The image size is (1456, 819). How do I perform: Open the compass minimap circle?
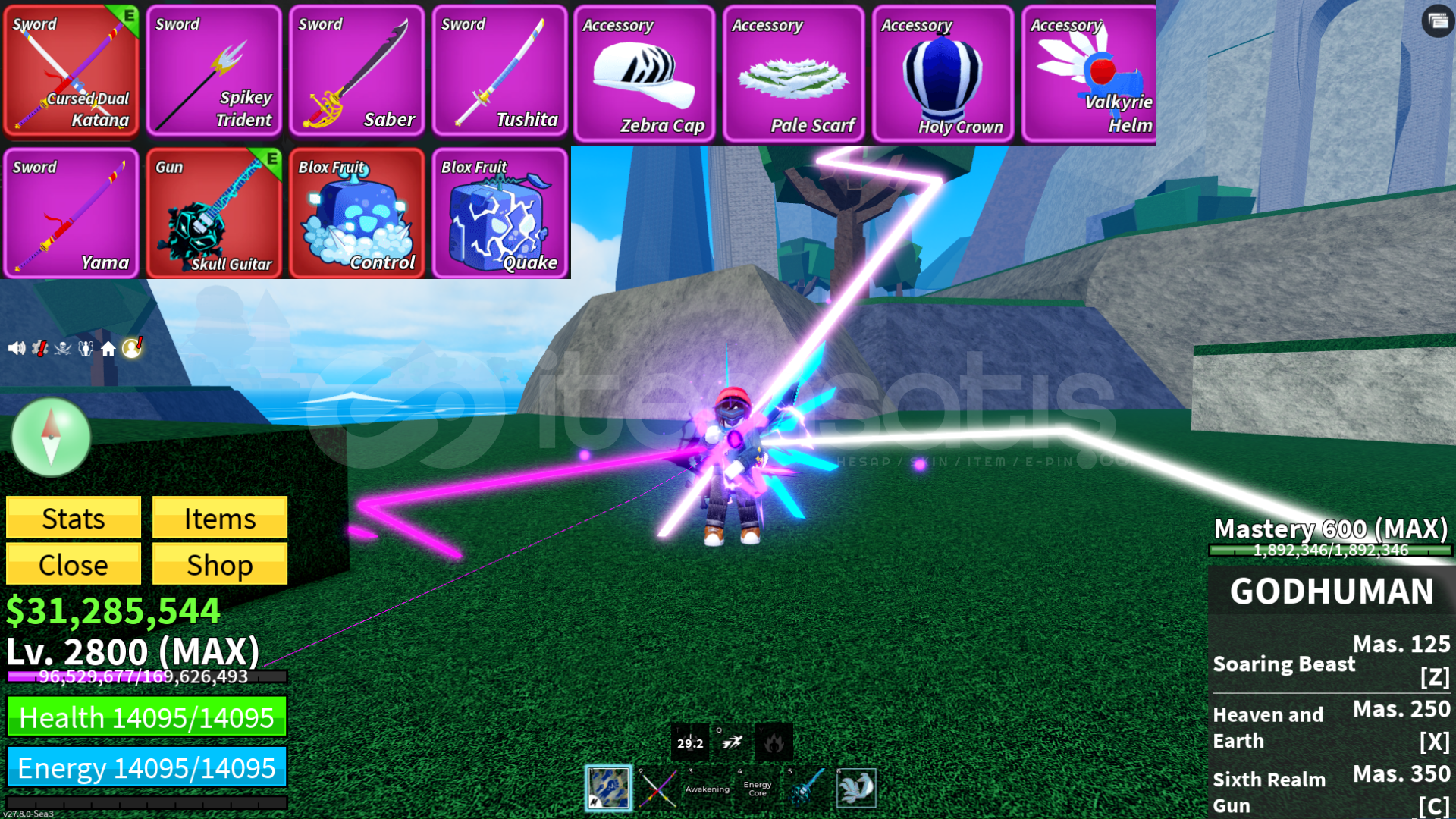click(x=50, y=438)
